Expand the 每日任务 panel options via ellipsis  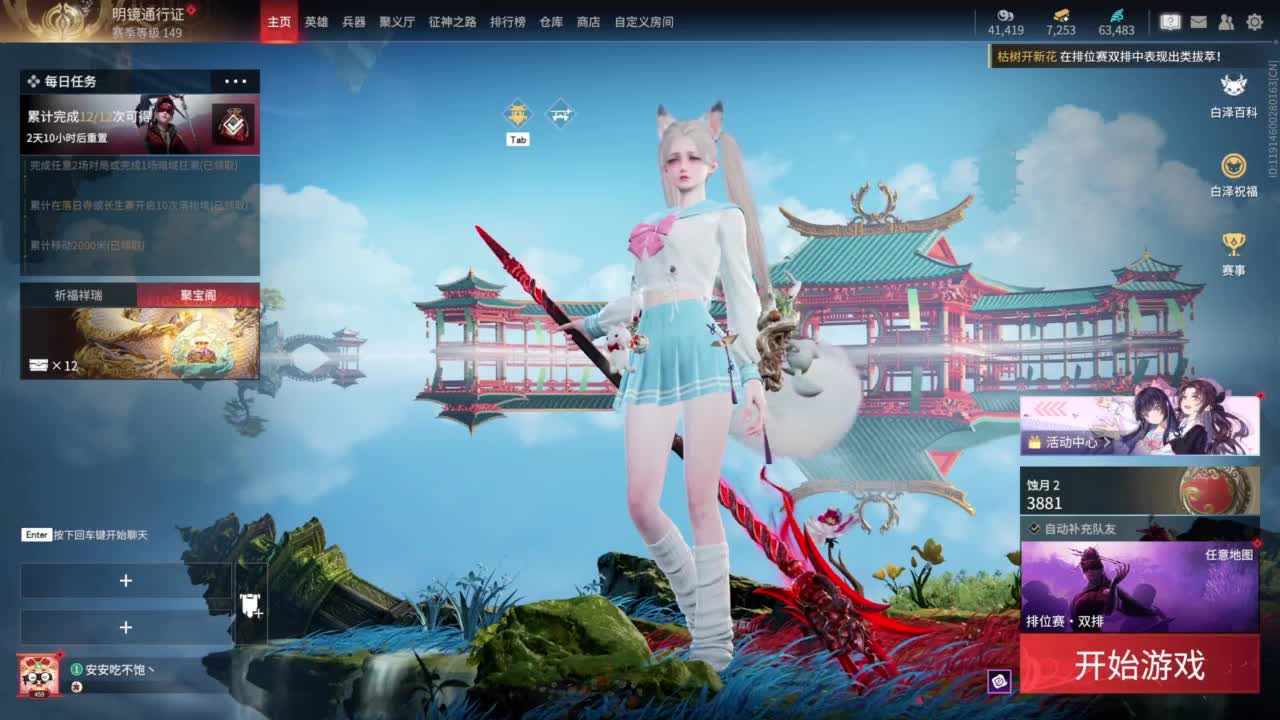[237, 81]
